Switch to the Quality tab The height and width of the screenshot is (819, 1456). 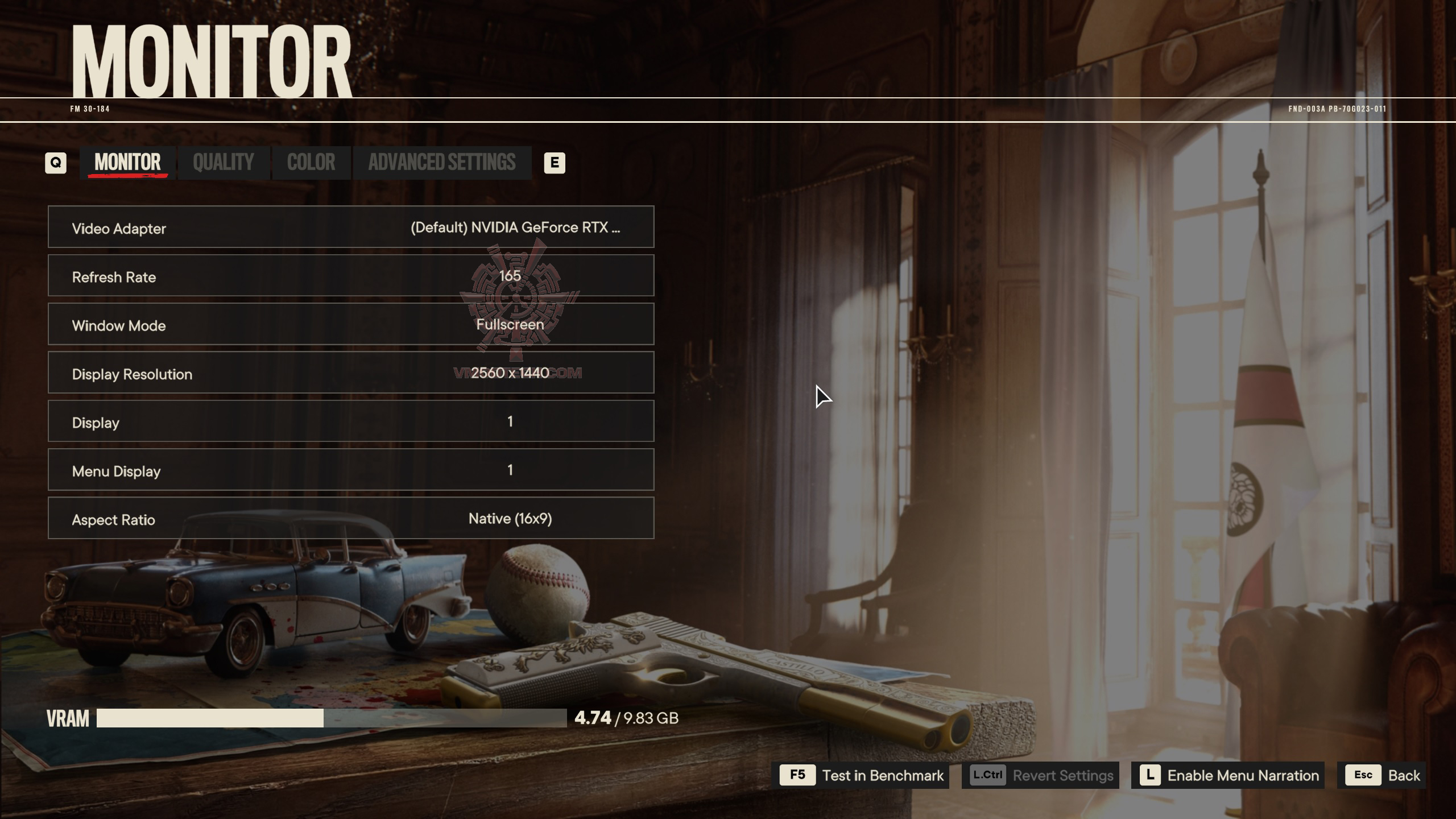[224, 163]
